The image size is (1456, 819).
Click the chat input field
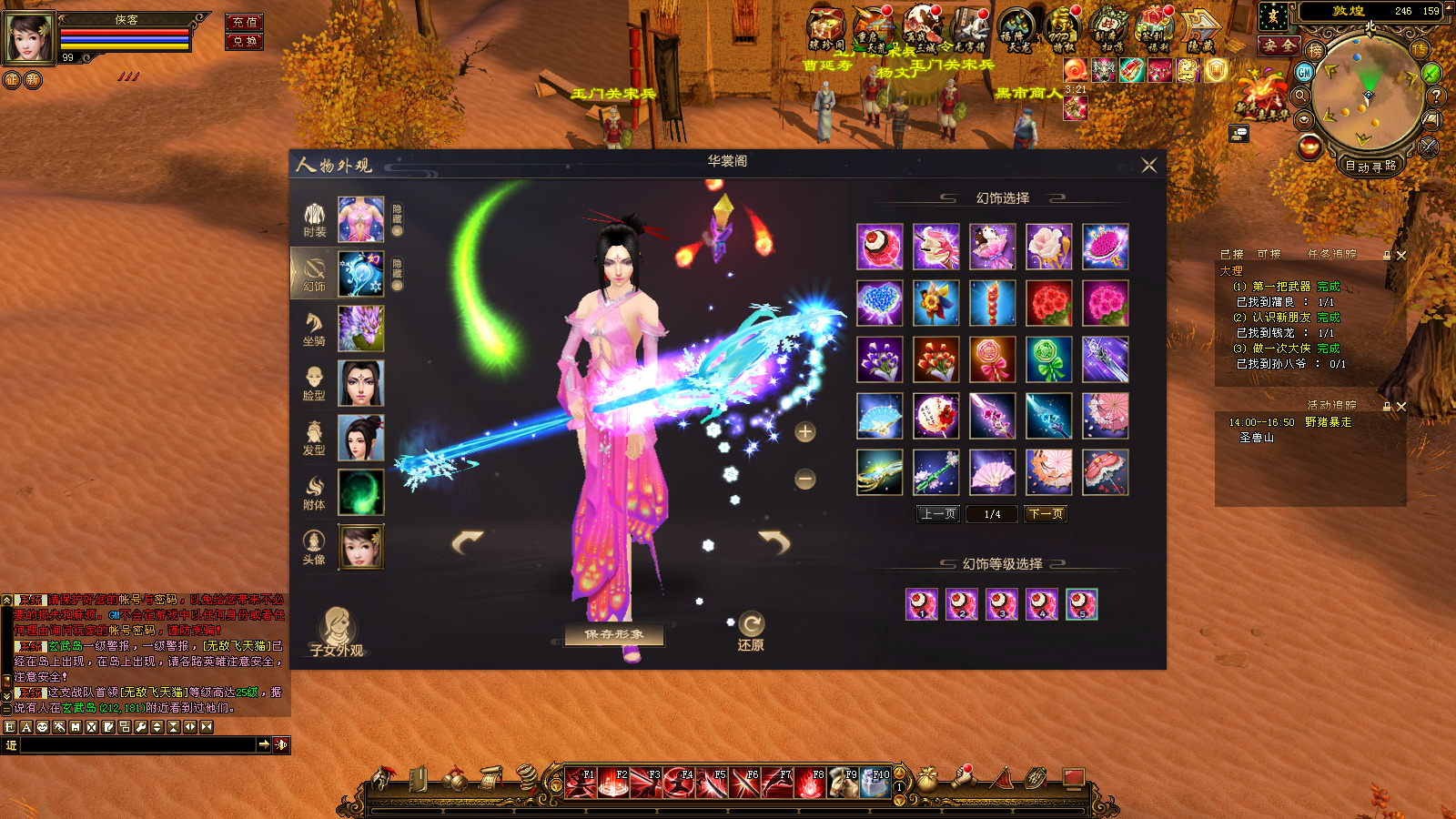136,745
